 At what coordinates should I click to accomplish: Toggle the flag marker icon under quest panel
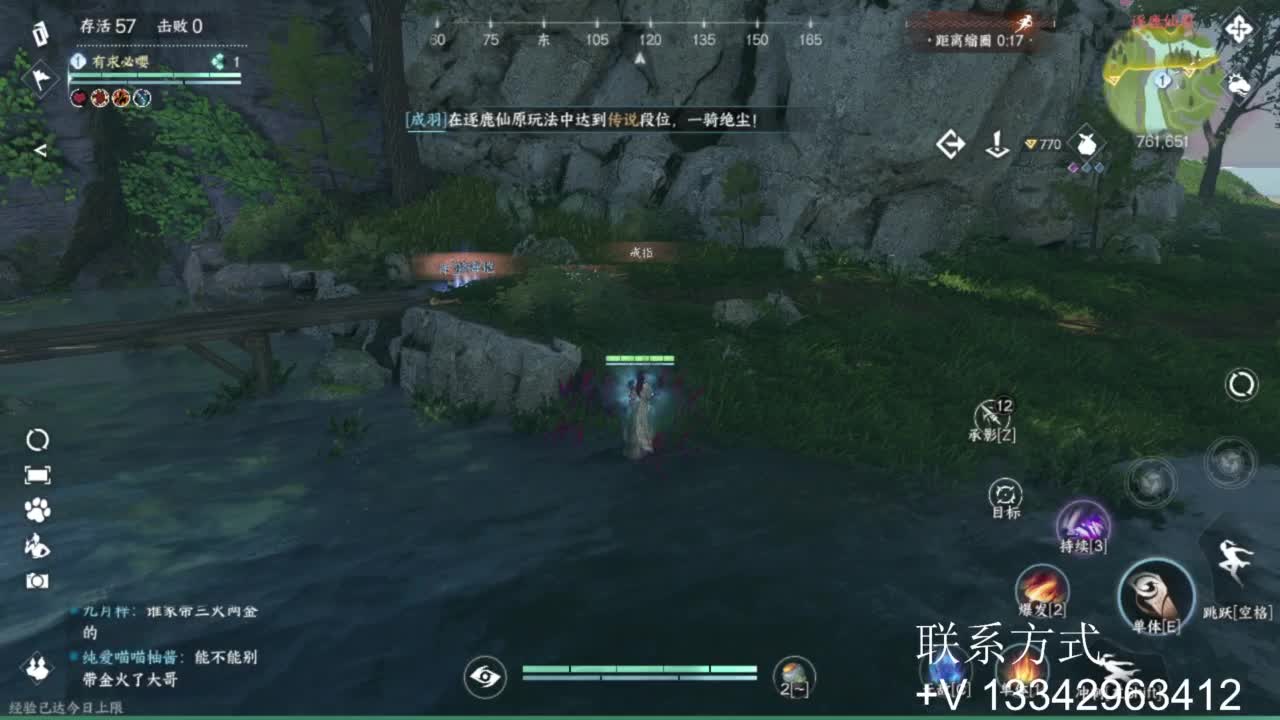40,77
